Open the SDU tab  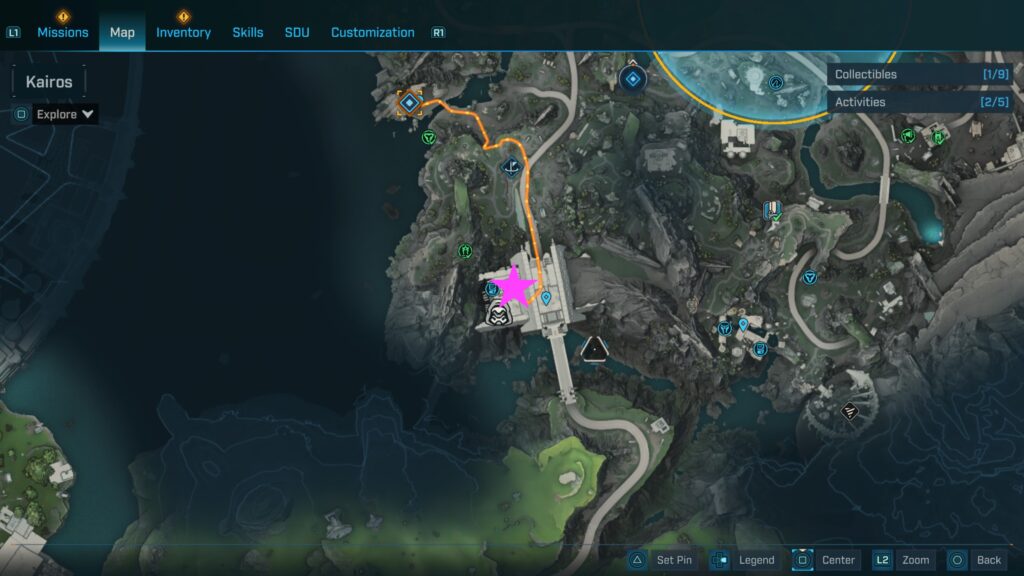[297, 32]
